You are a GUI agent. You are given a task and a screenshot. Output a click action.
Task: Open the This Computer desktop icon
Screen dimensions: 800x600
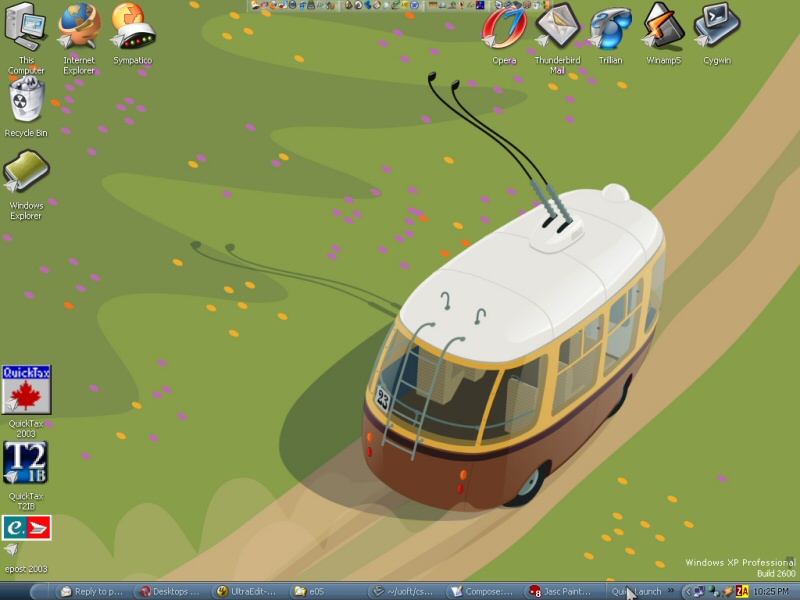[x=26, y=30]
